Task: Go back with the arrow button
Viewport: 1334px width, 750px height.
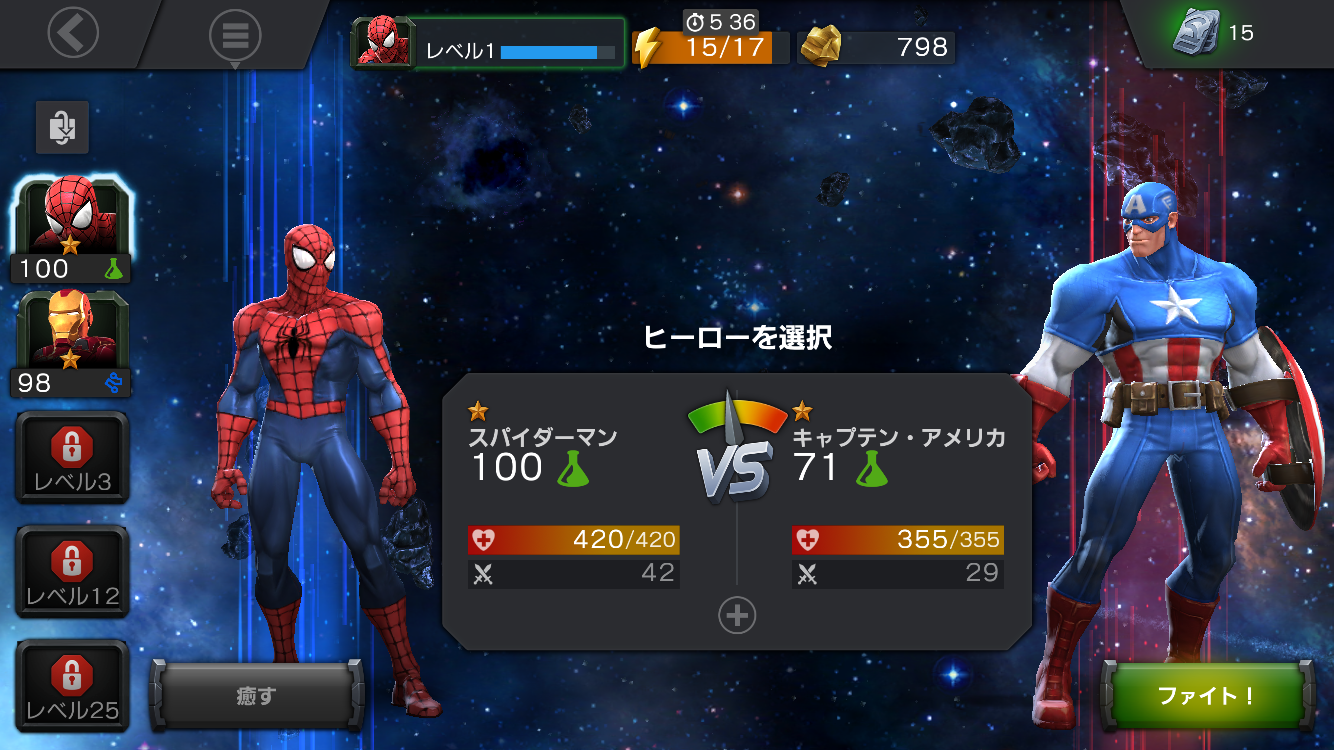Action: [73, 33]
